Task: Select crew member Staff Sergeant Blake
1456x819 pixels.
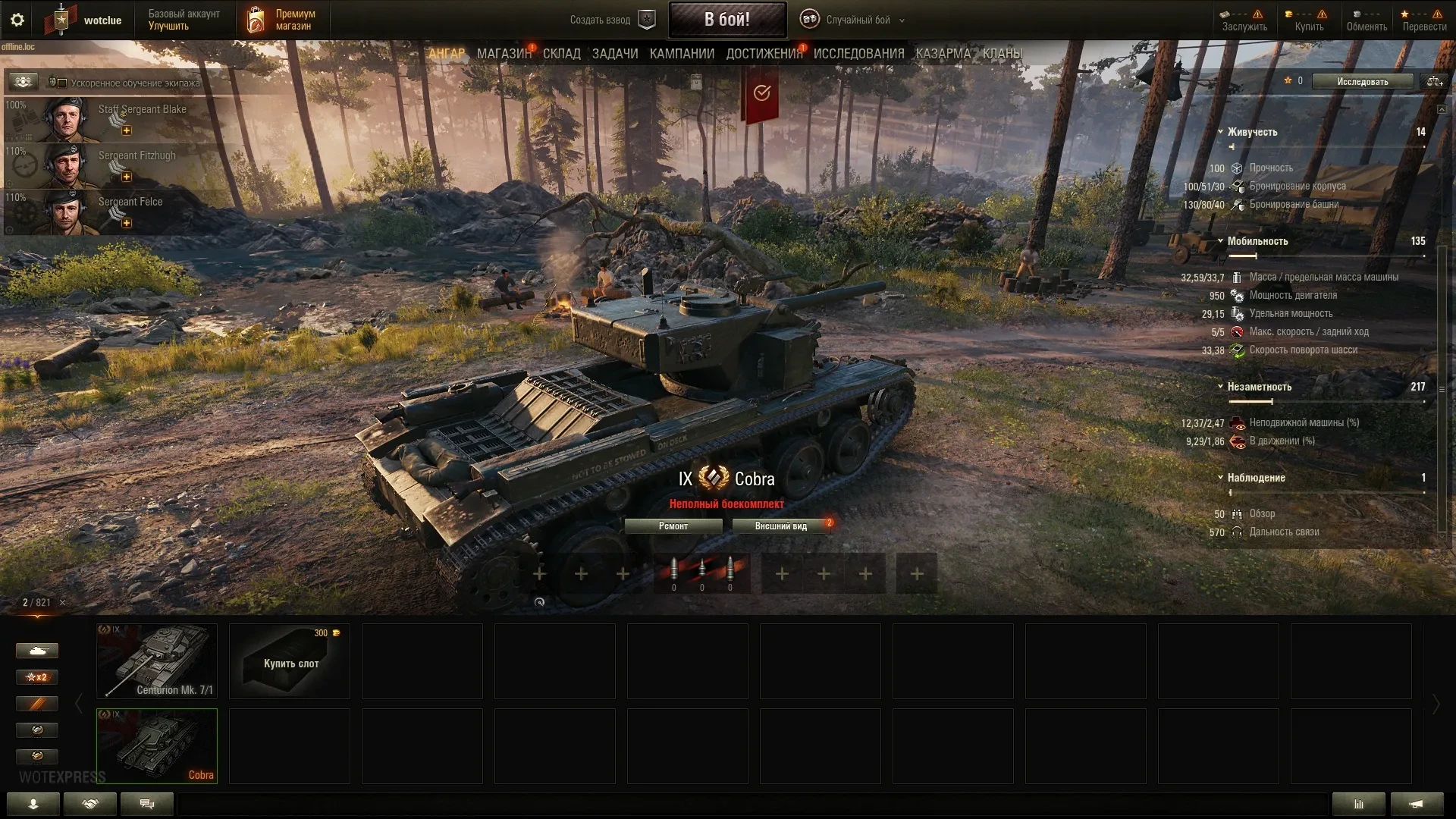Action: [121, 119]
